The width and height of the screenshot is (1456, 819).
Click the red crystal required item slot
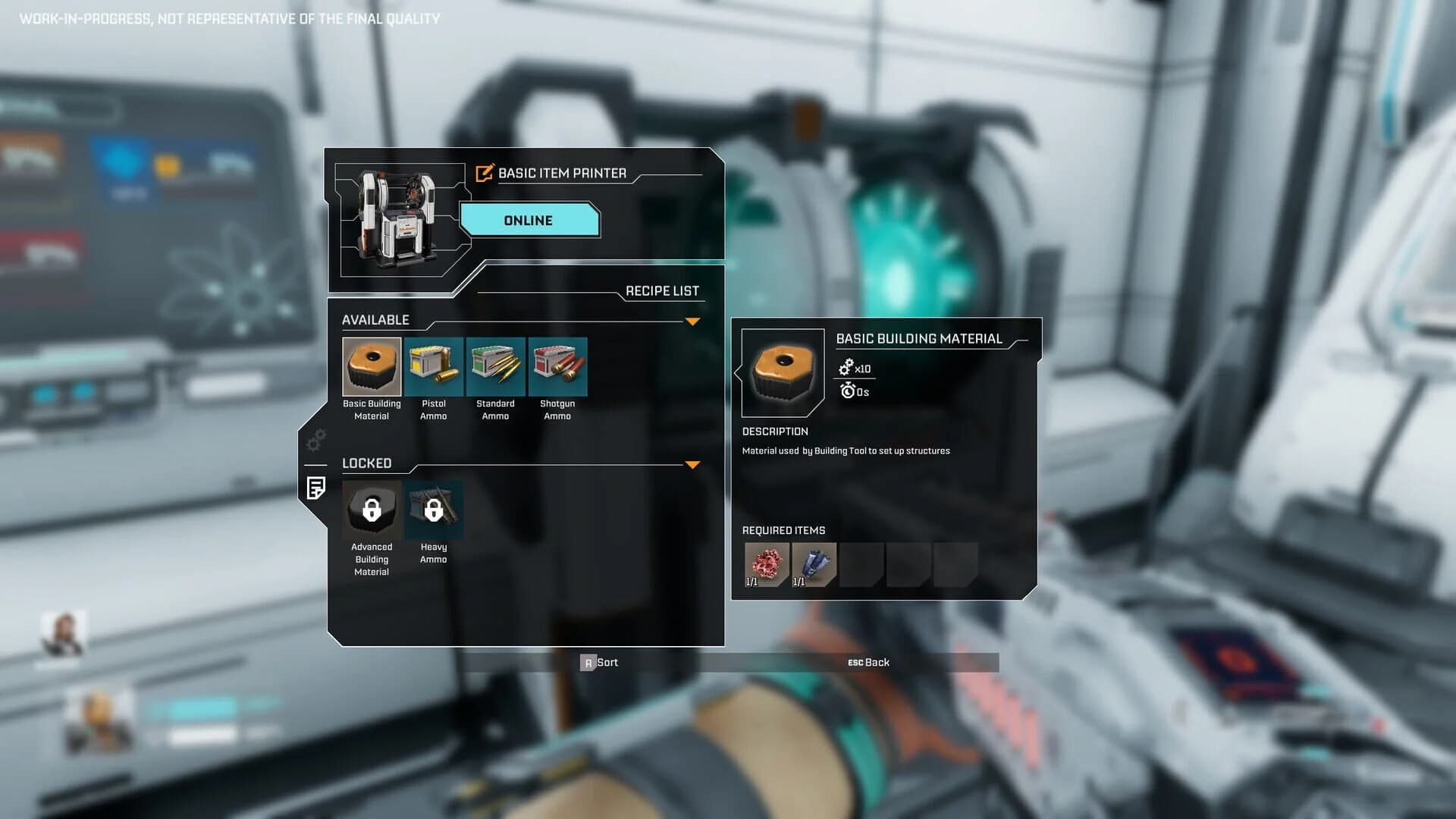(x=765, y=564)
